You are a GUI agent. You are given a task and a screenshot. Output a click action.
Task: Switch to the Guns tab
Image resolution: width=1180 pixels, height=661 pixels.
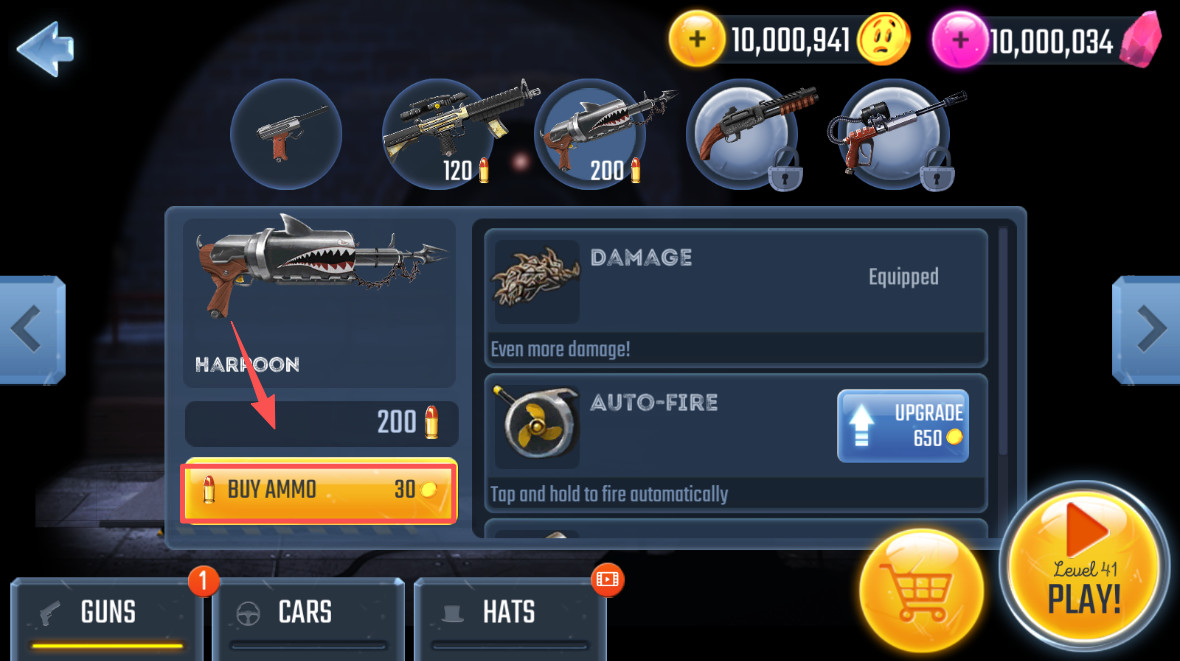(107, 613)
